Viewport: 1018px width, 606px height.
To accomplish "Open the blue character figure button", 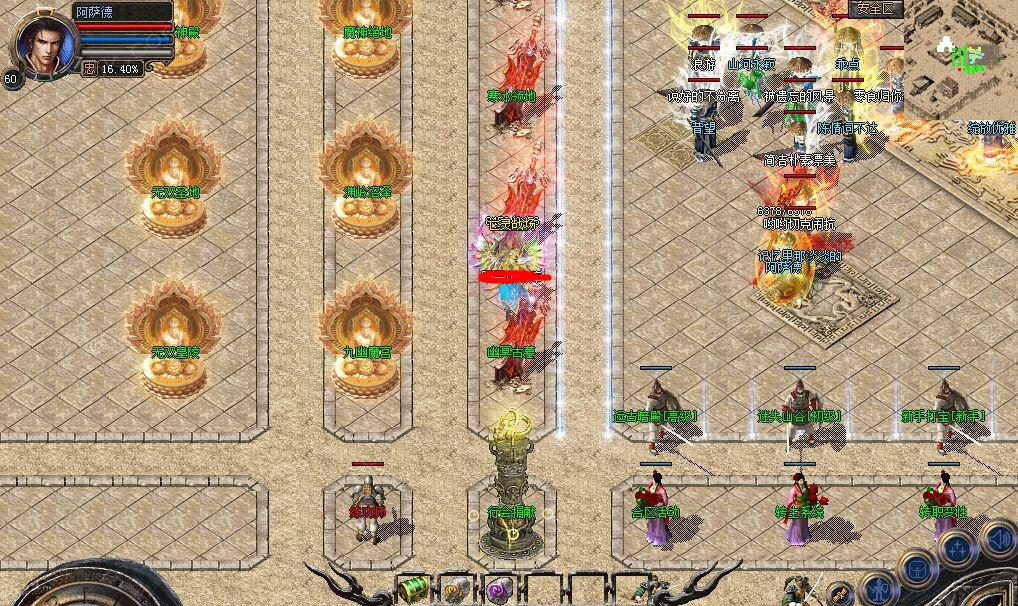I will (x=877, y=588).
